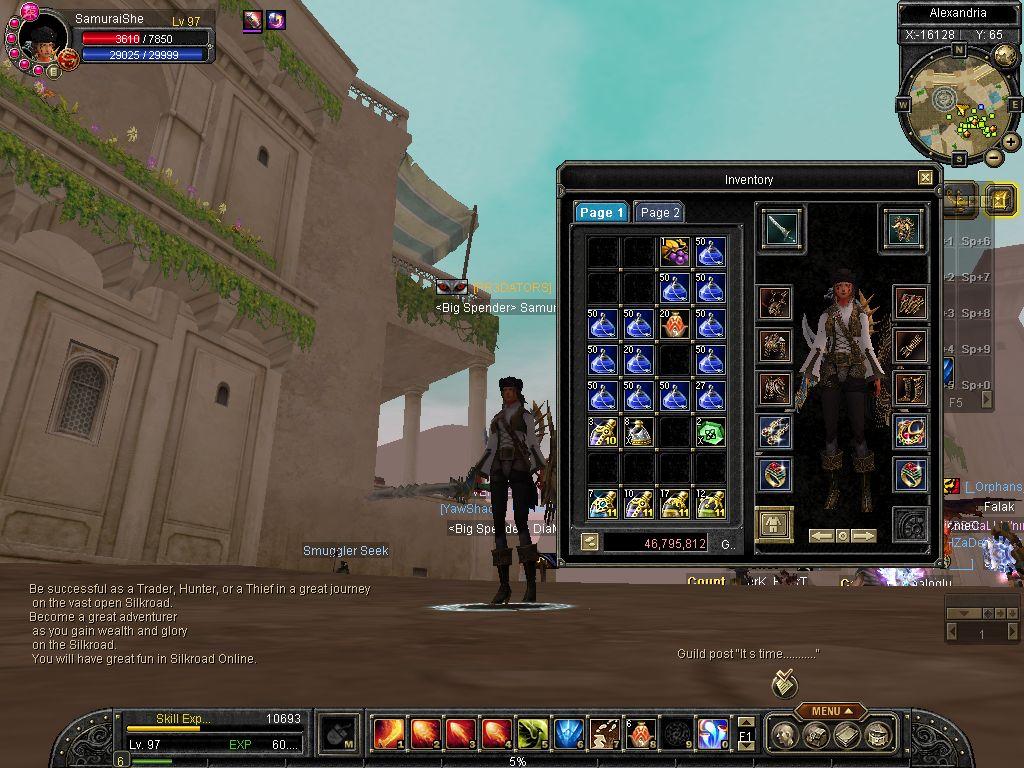Viewport: 1024px width, 768px height.
Task: Click the SamuraiShe character portrait
Action: [x=43, y=40]
